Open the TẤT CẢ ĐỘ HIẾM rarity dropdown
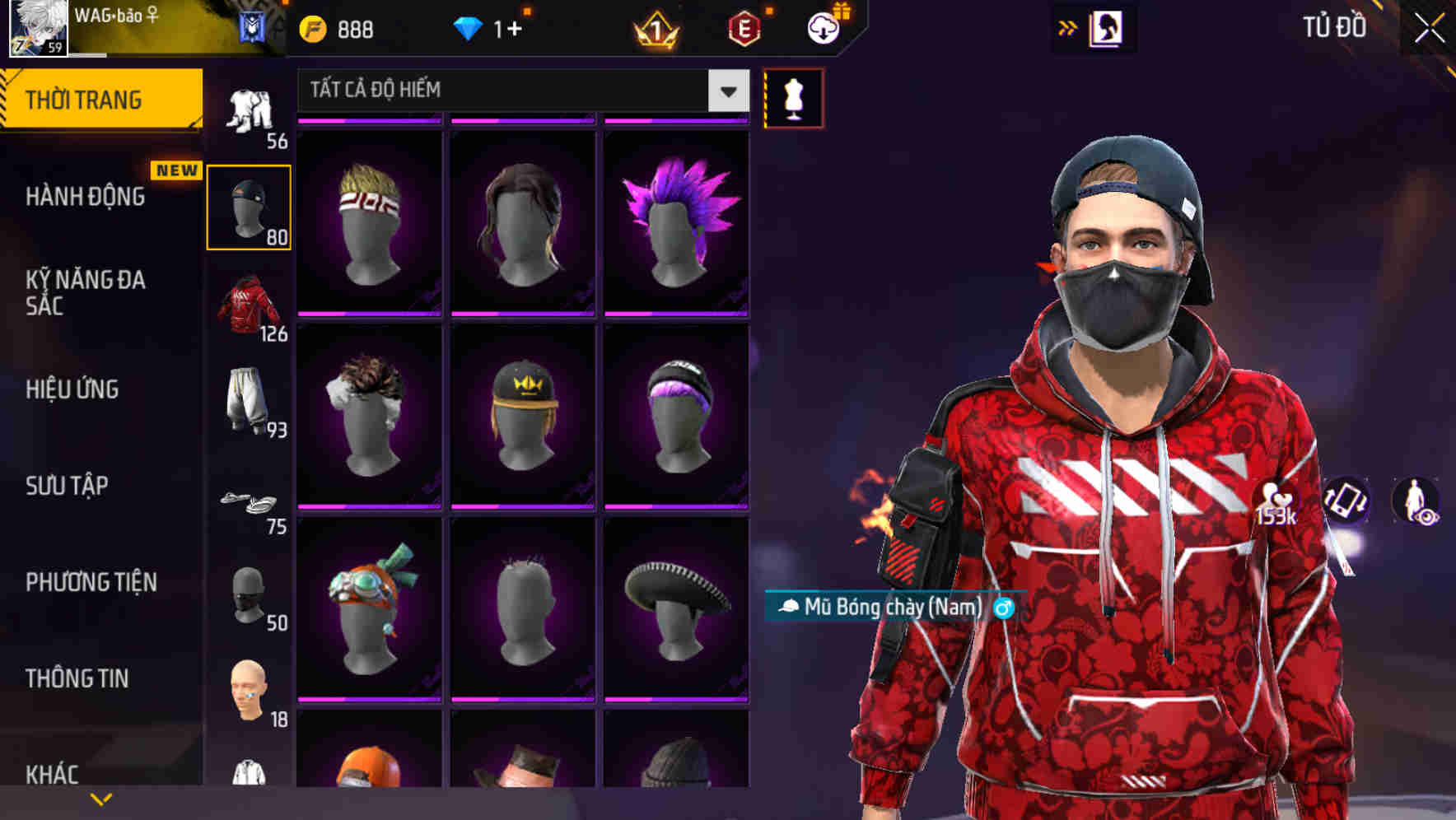The image size is (1456, 820). tap(519, 91)
